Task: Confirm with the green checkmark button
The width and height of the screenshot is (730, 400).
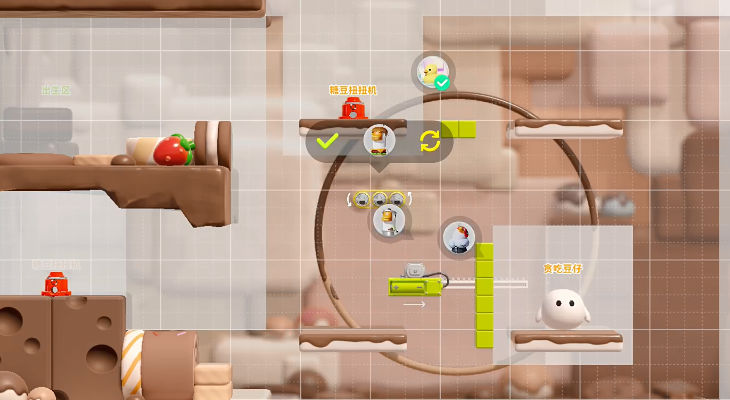Action: (327, 141)
